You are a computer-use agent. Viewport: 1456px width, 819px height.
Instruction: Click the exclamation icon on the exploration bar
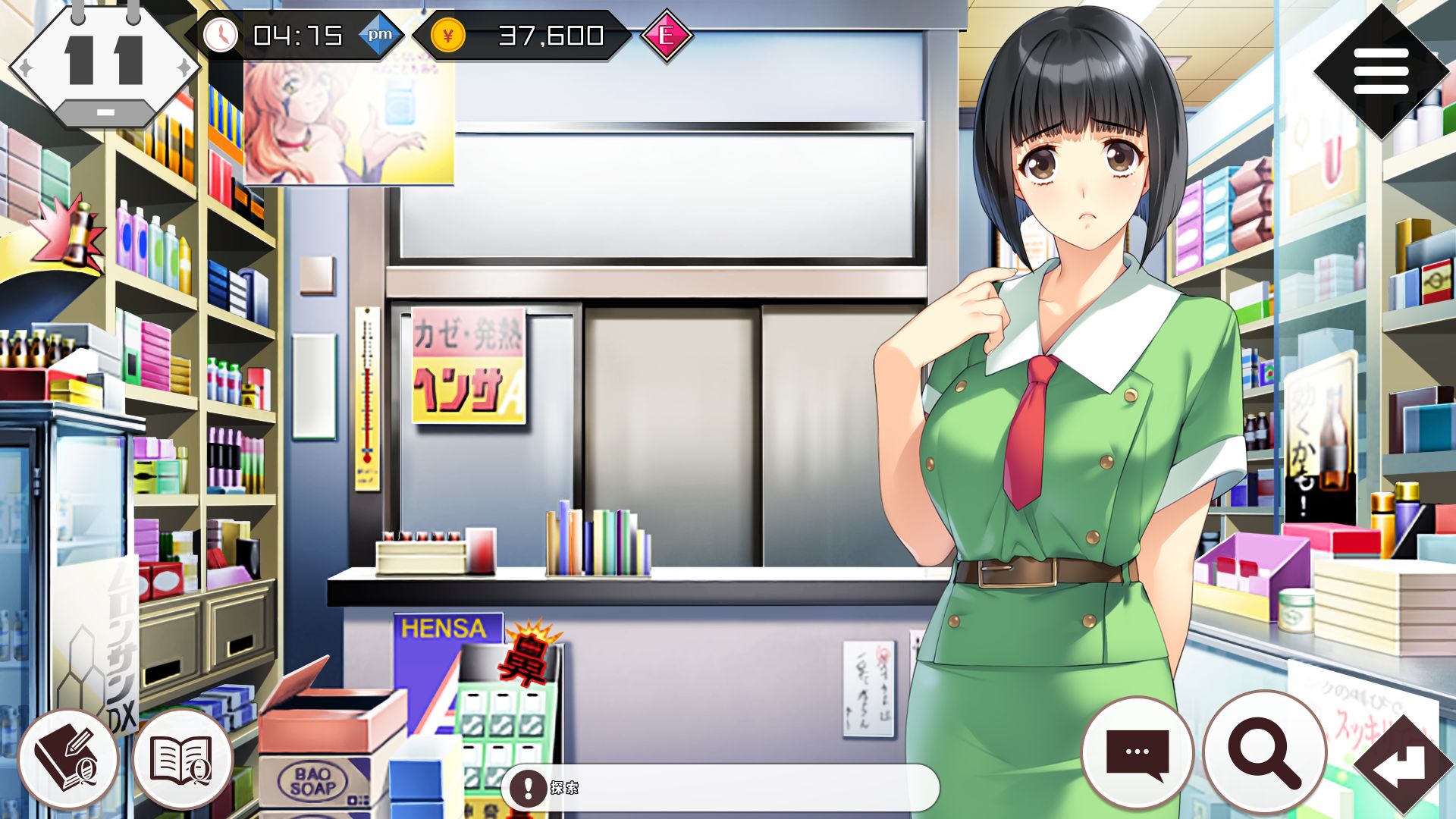[527, 786]
